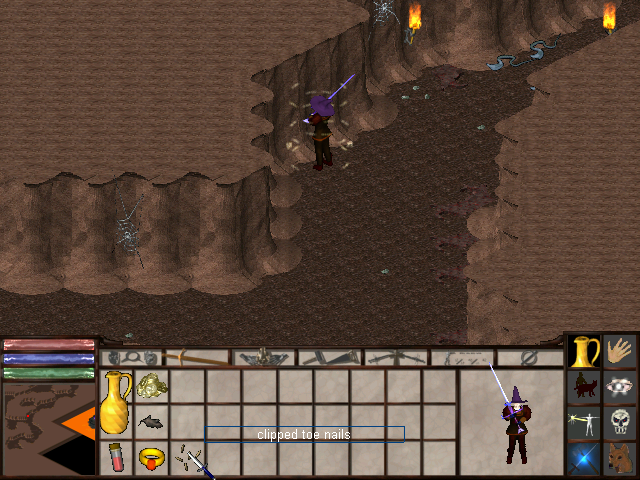Select the open hand action icon
The image size is (640, 480).
click(621, 351)
